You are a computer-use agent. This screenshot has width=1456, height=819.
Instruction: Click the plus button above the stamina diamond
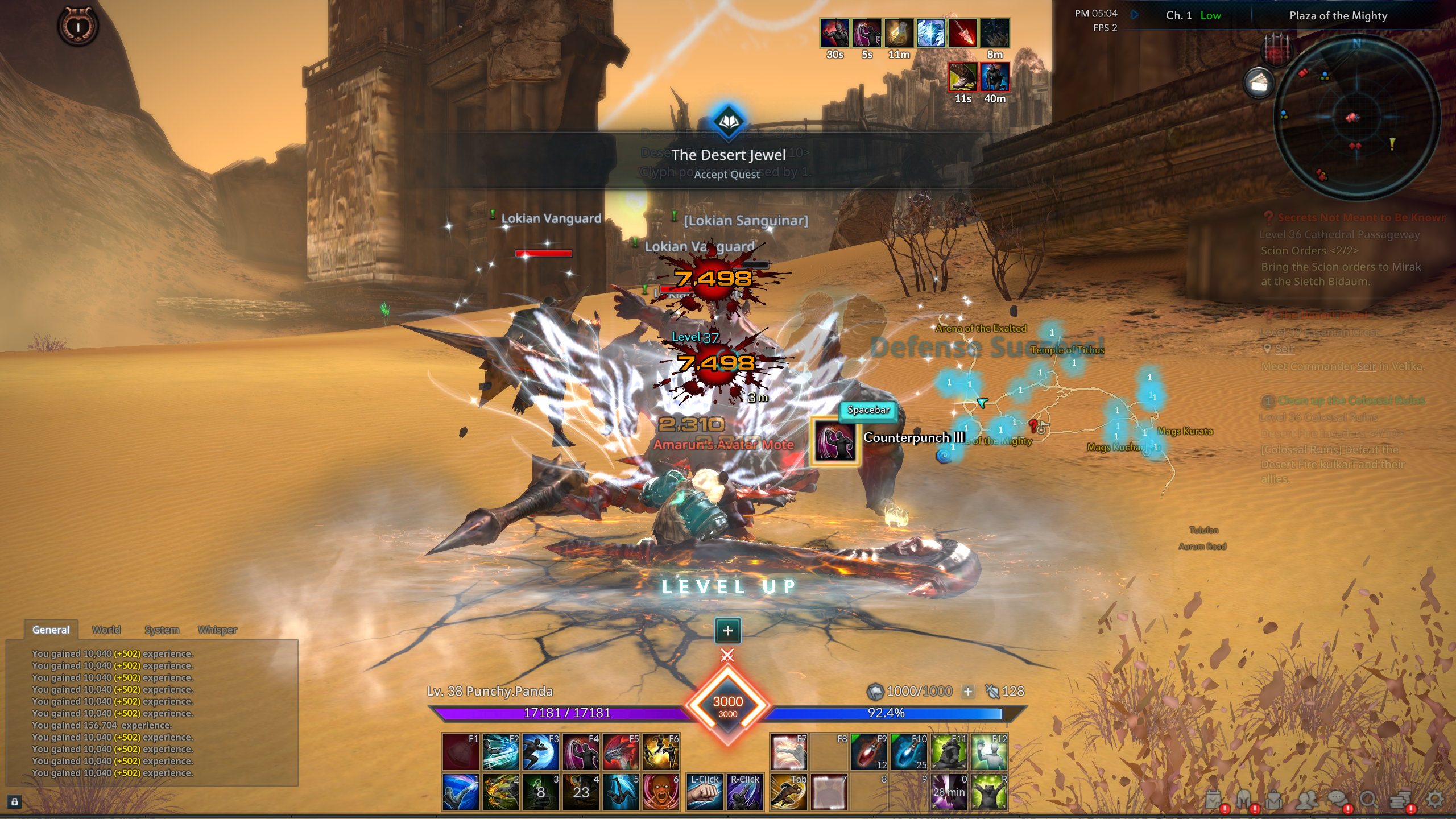727,630
